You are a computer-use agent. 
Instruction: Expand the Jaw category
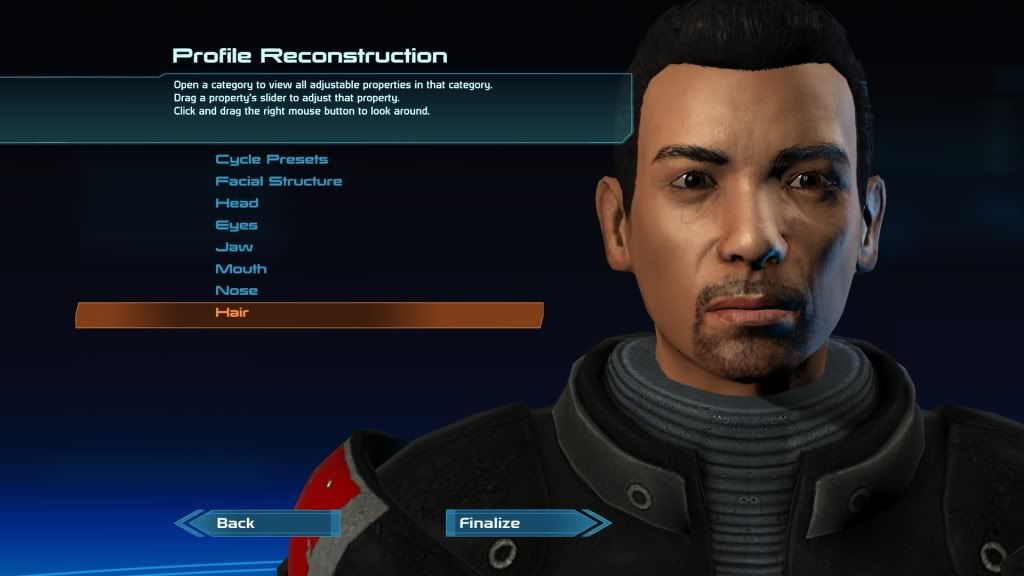234,247
